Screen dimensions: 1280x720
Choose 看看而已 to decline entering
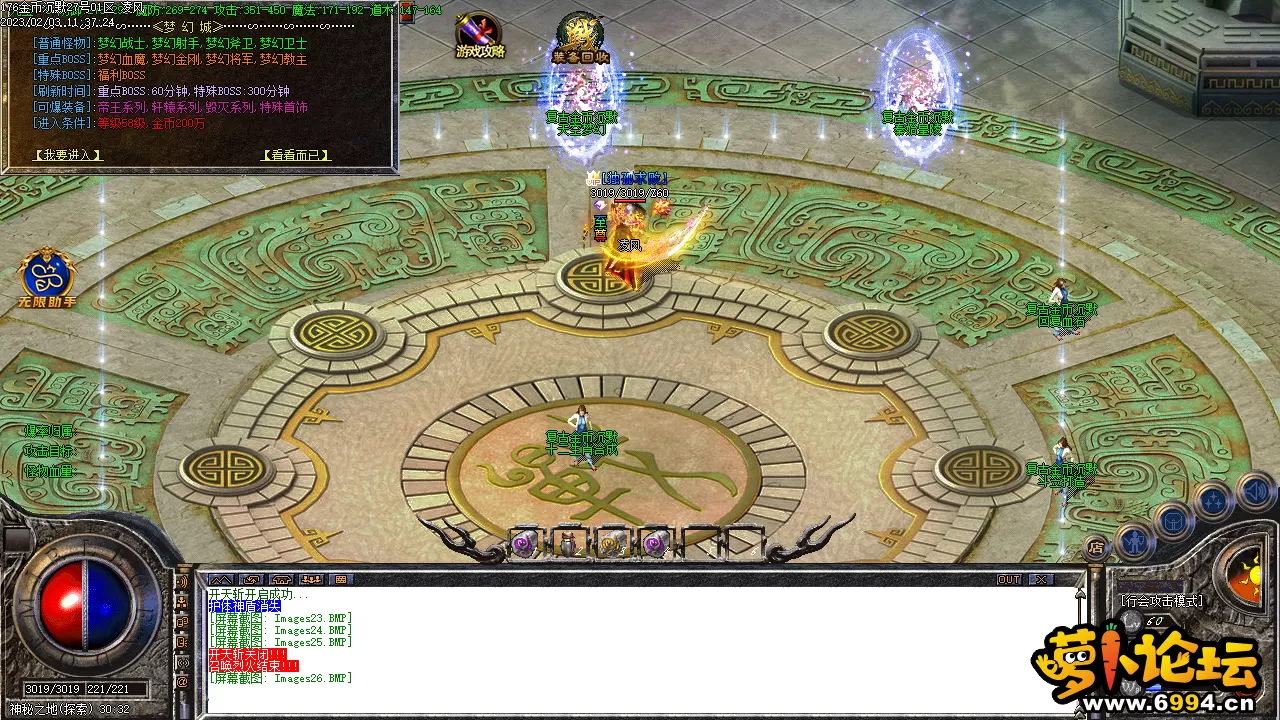tap(295, 155)
